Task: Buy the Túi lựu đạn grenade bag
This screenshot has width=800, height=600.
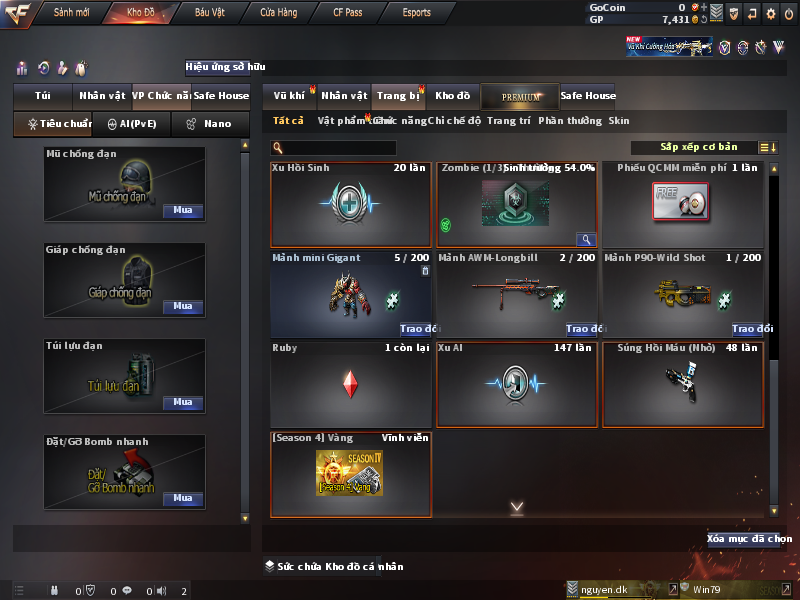Action: pos(182,402)
